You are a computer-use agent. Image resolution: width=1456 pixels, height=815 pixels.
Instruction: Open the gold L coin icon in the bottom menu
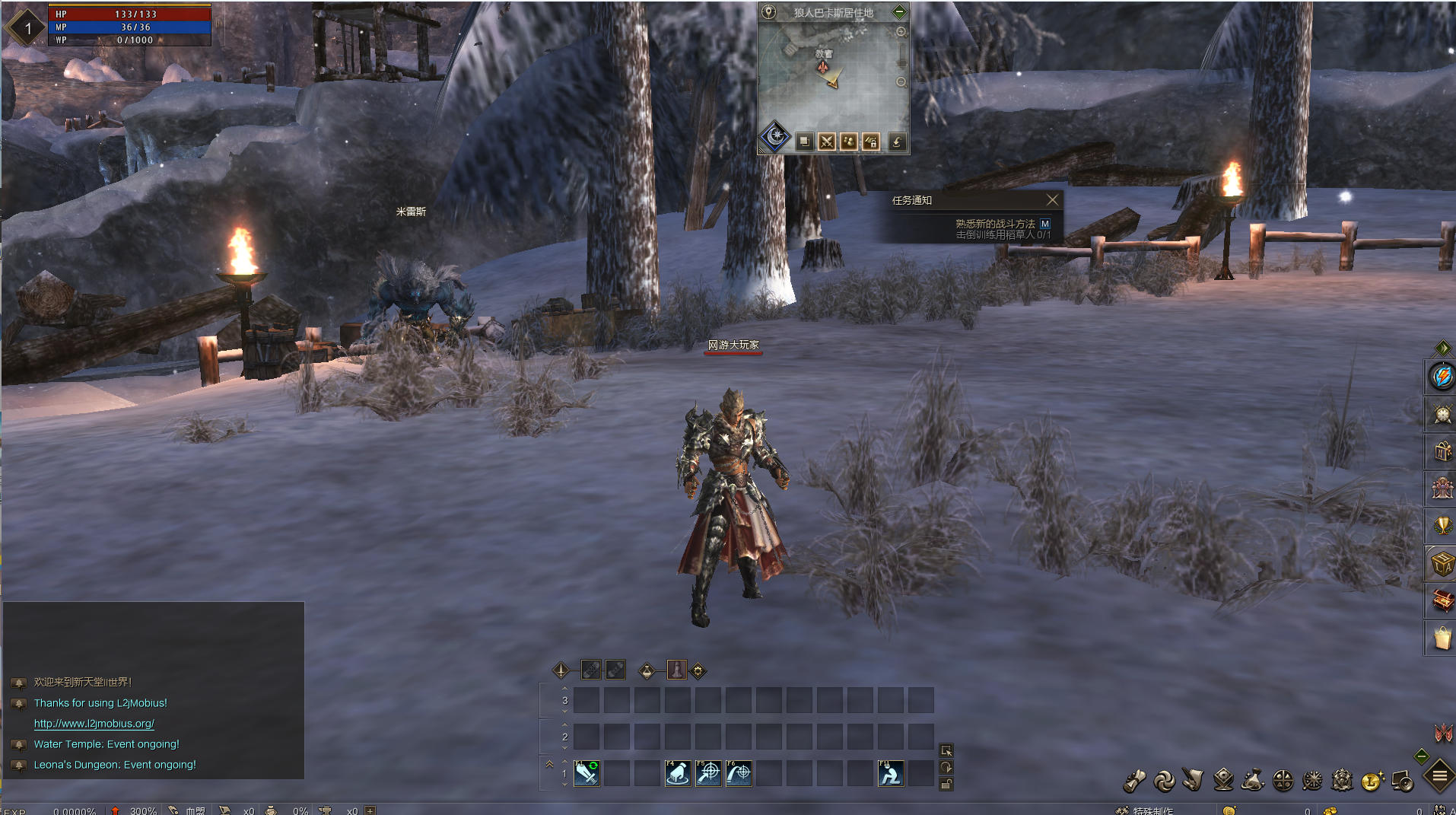tap(1372, 781)
